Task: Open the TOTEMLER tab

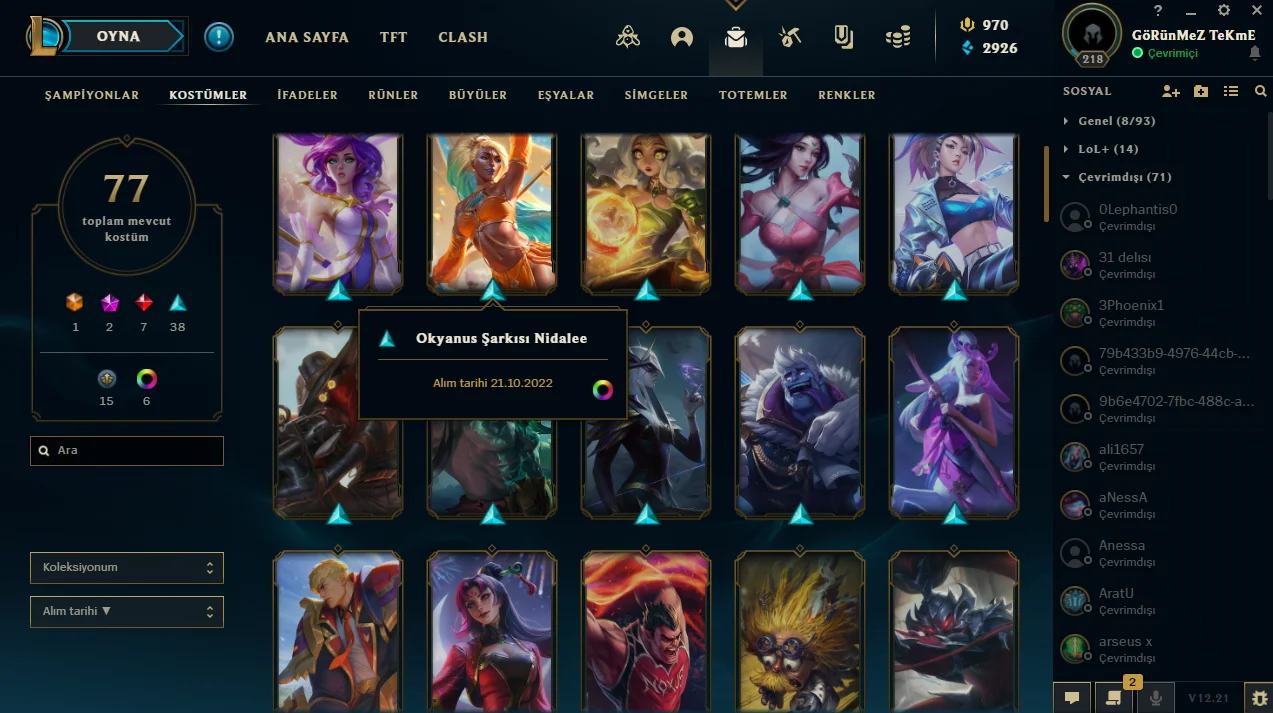Action: (x=753, y=95)
